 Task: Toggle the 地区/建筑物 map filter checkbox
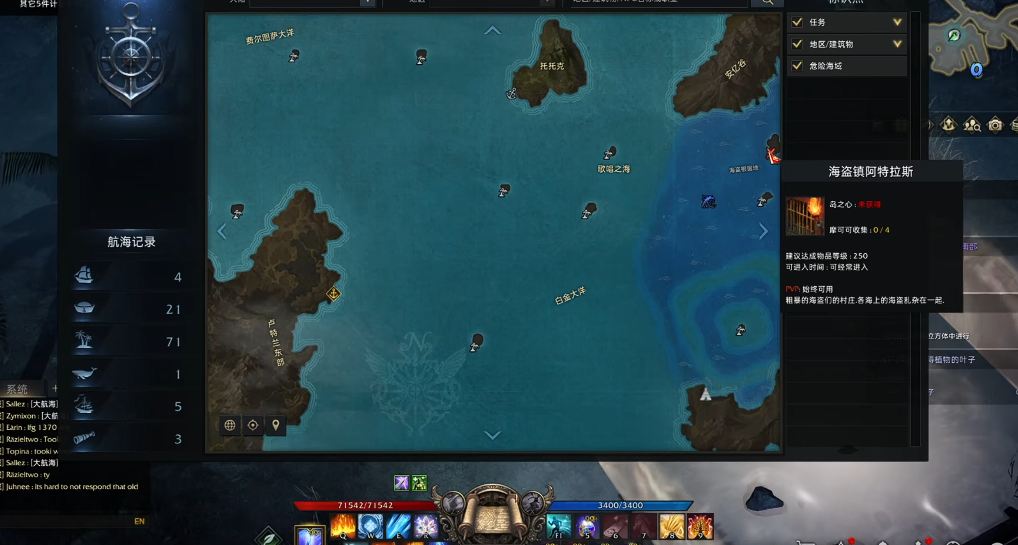(797, 44)
